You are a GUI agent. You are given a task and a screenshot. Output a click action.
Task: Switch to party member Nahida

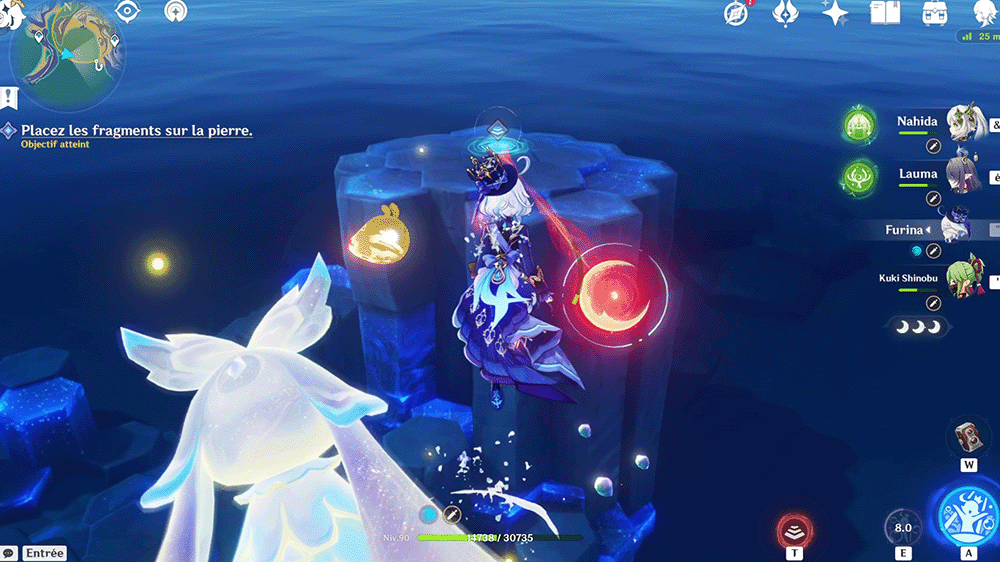[x=917, y=122]
